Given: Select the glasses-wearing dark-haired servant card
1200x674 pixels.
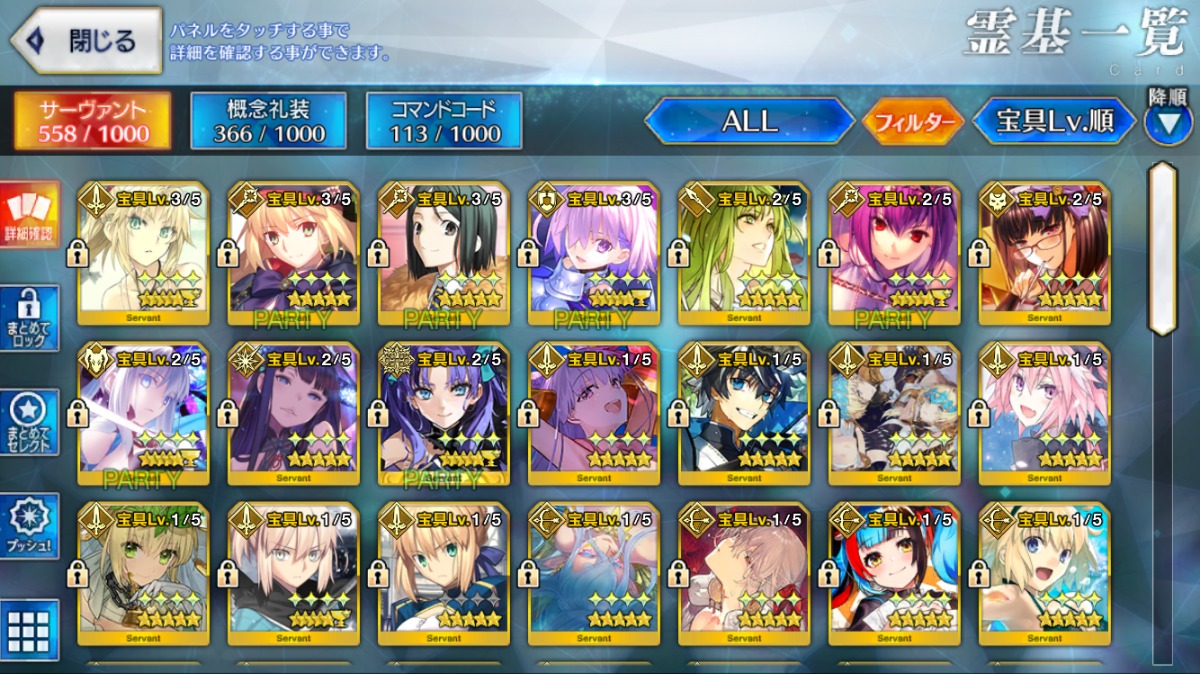Looking at the screenshot, I should point(1044,255).
